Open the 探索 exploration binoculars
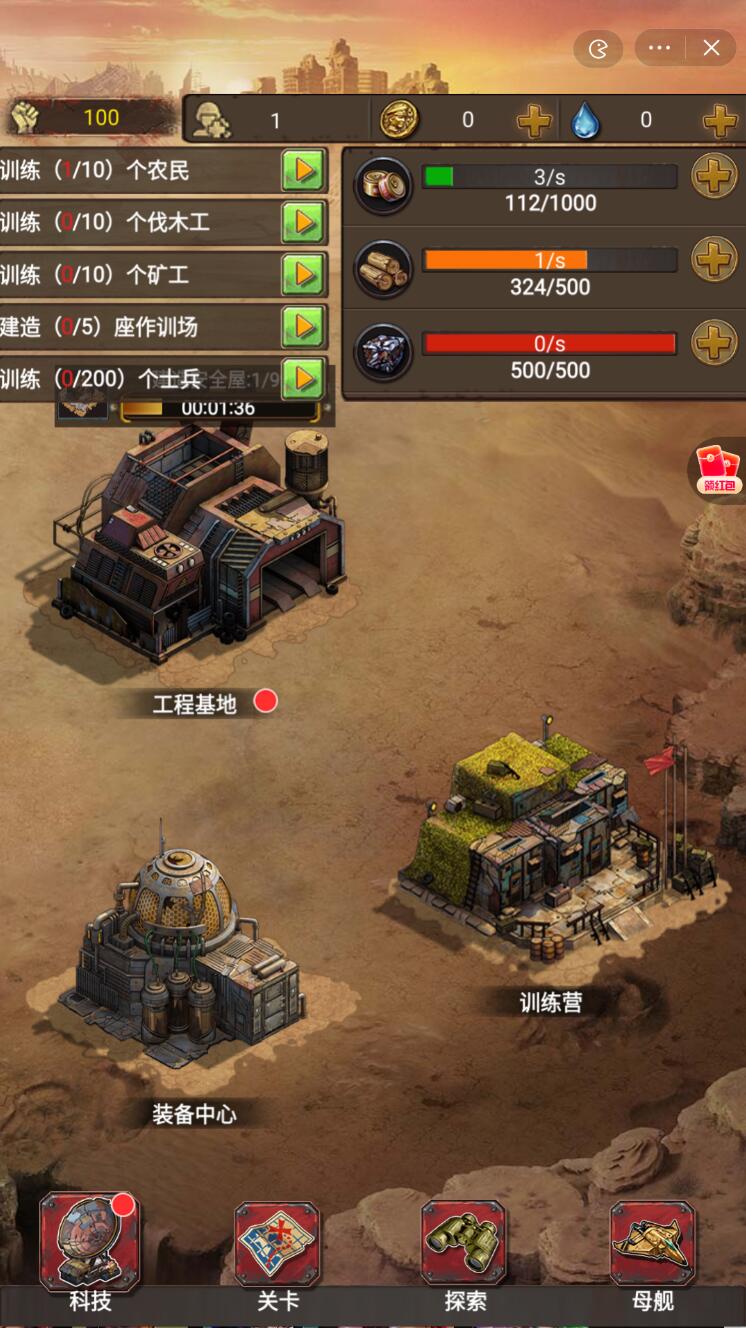This screenshot has width=746, height=1328. pyautogui.click(x=464, y=1243)
